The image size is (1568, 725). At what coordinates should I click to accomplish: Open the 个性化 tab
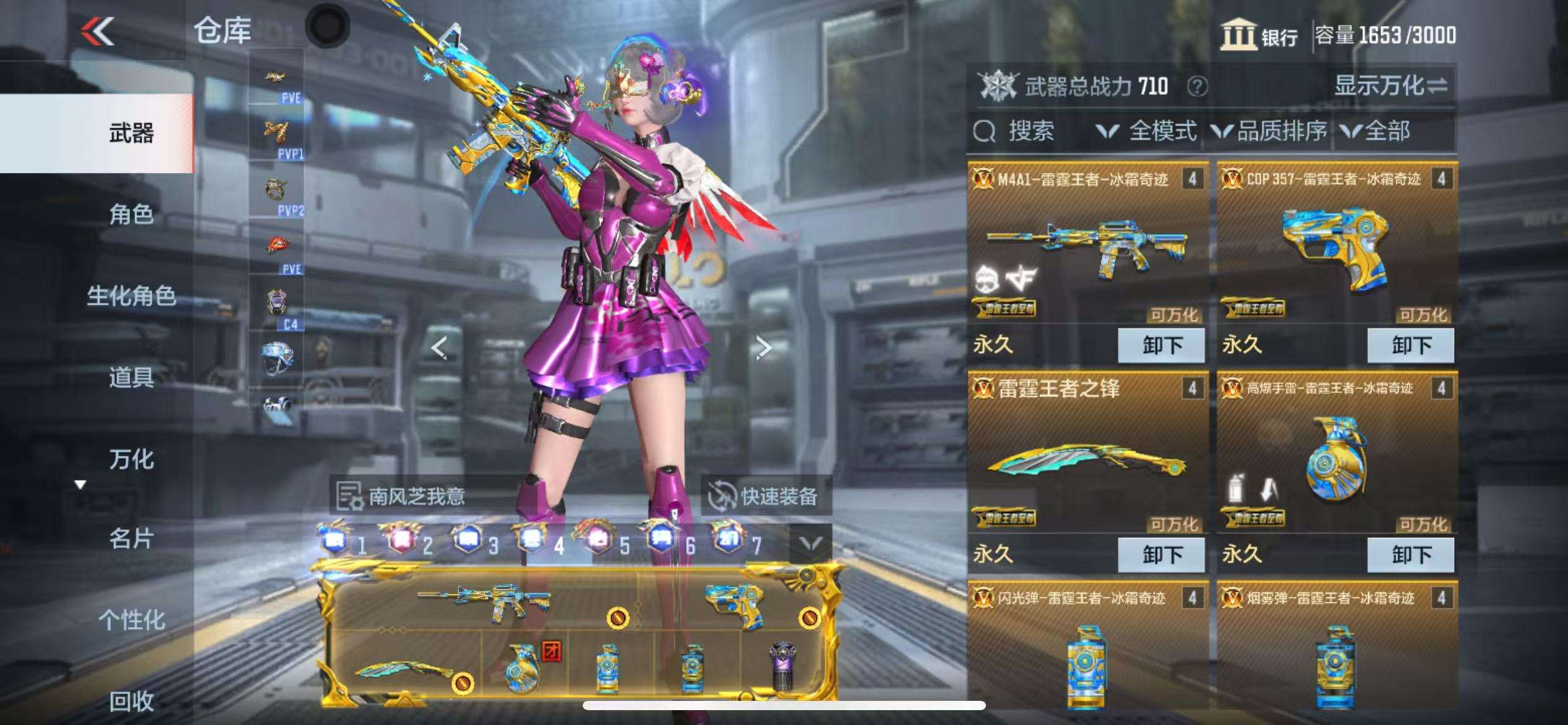point(131,620)
